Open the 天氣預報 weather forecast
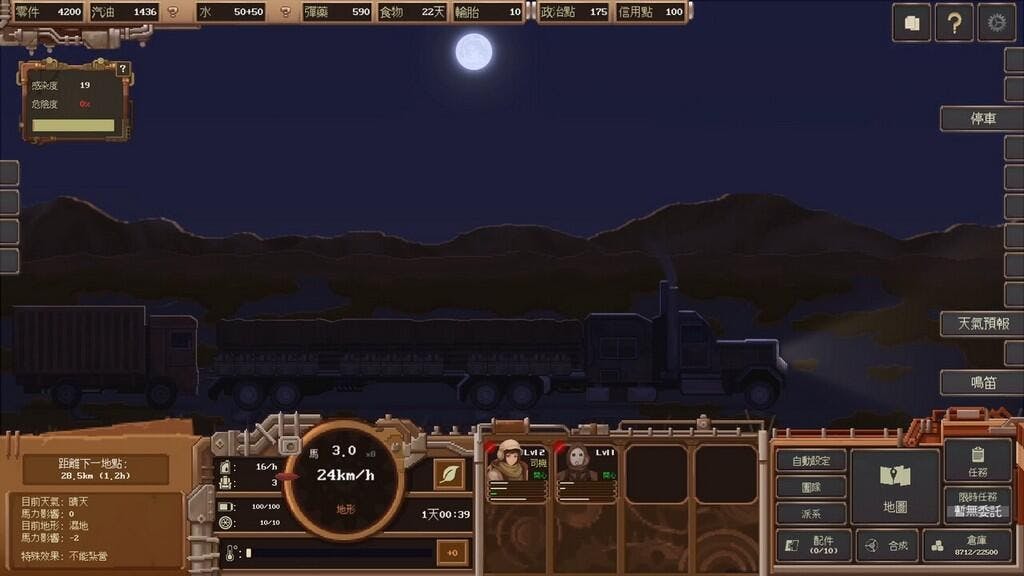Image resolution: width=1024 pixels, height=576 pixels. pyautogui.click(x=982, y=324)
